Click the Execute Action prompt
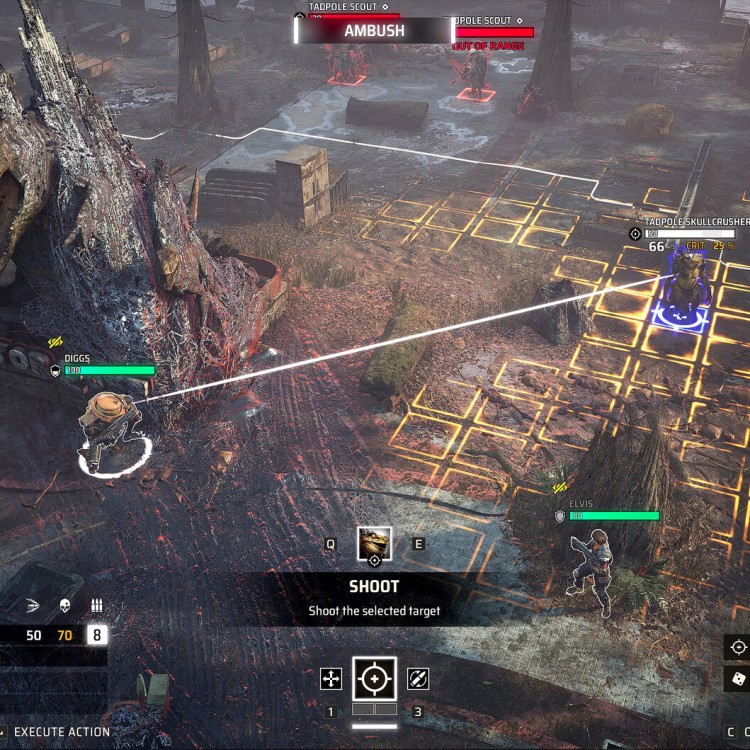Screen dimensions: 750x750 click(x=60, y=732)
